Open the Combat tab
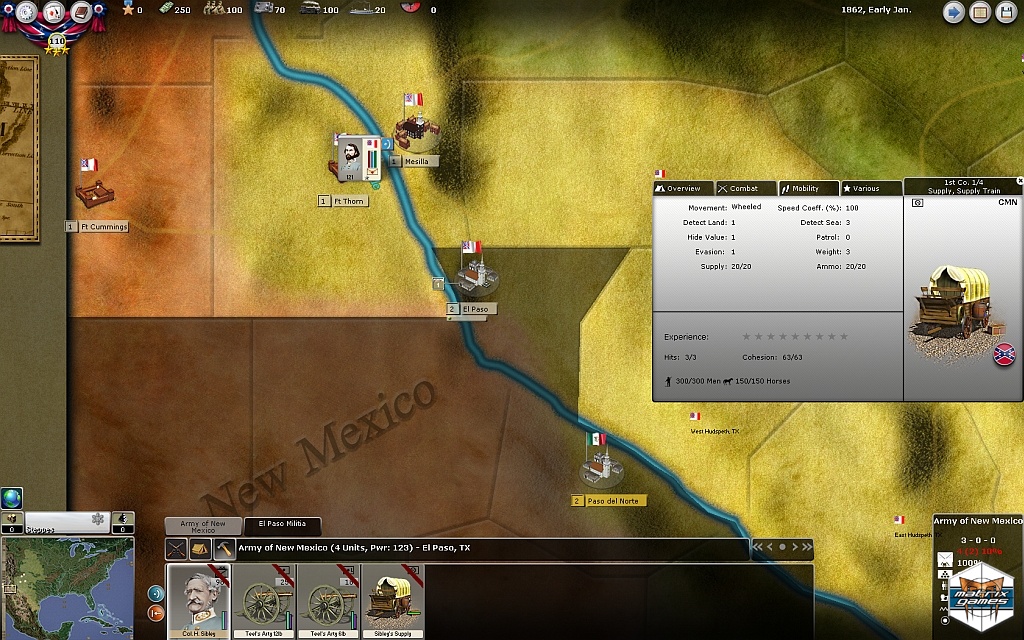This screenshot has width=1024, height=640. (746, 188)
